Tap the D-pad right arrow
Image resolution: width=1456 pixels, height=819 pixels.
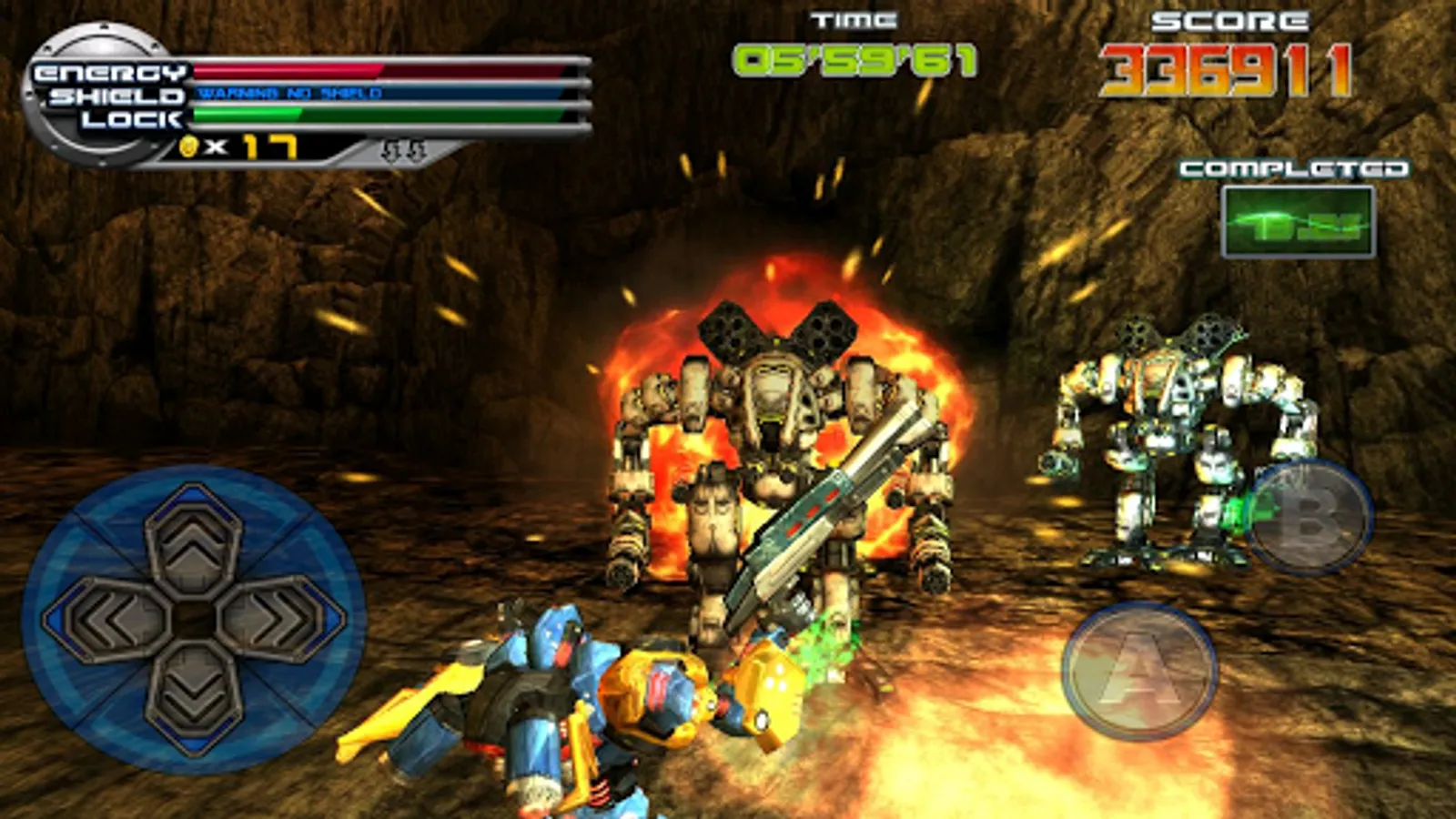point(280,620)
